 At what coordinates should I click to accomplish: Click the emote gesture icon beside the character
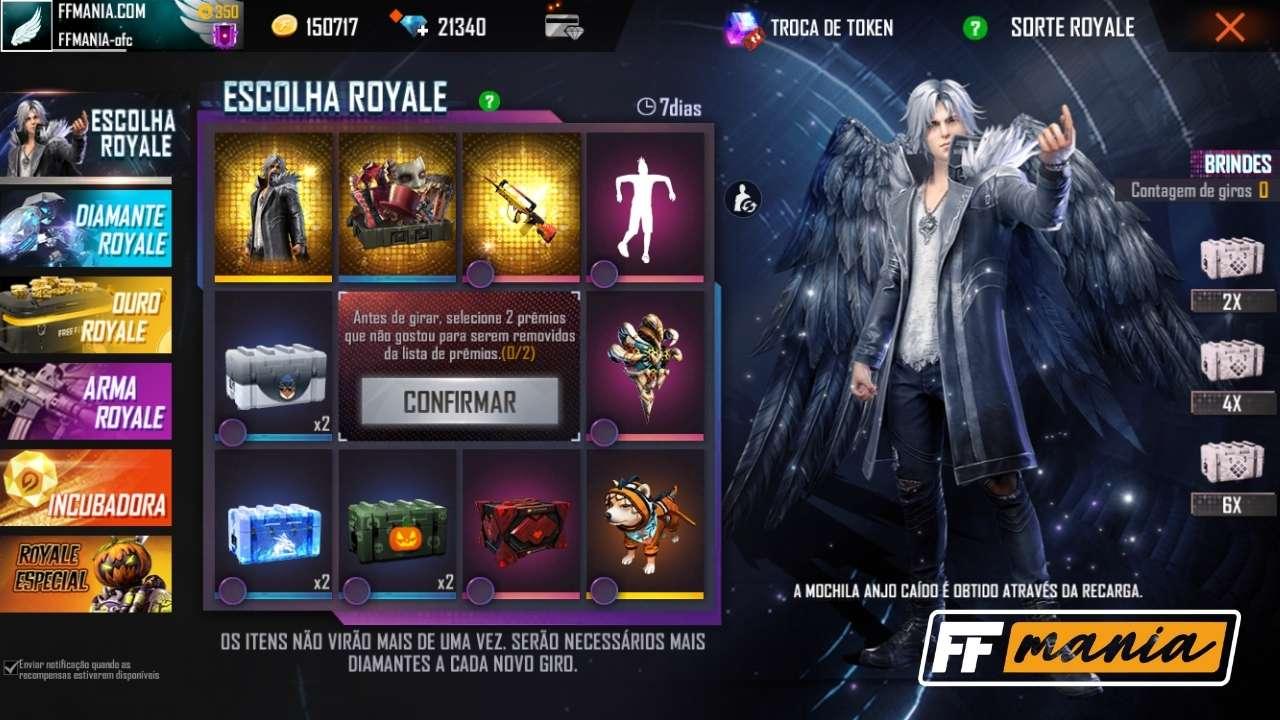click(x=742, y=198)
